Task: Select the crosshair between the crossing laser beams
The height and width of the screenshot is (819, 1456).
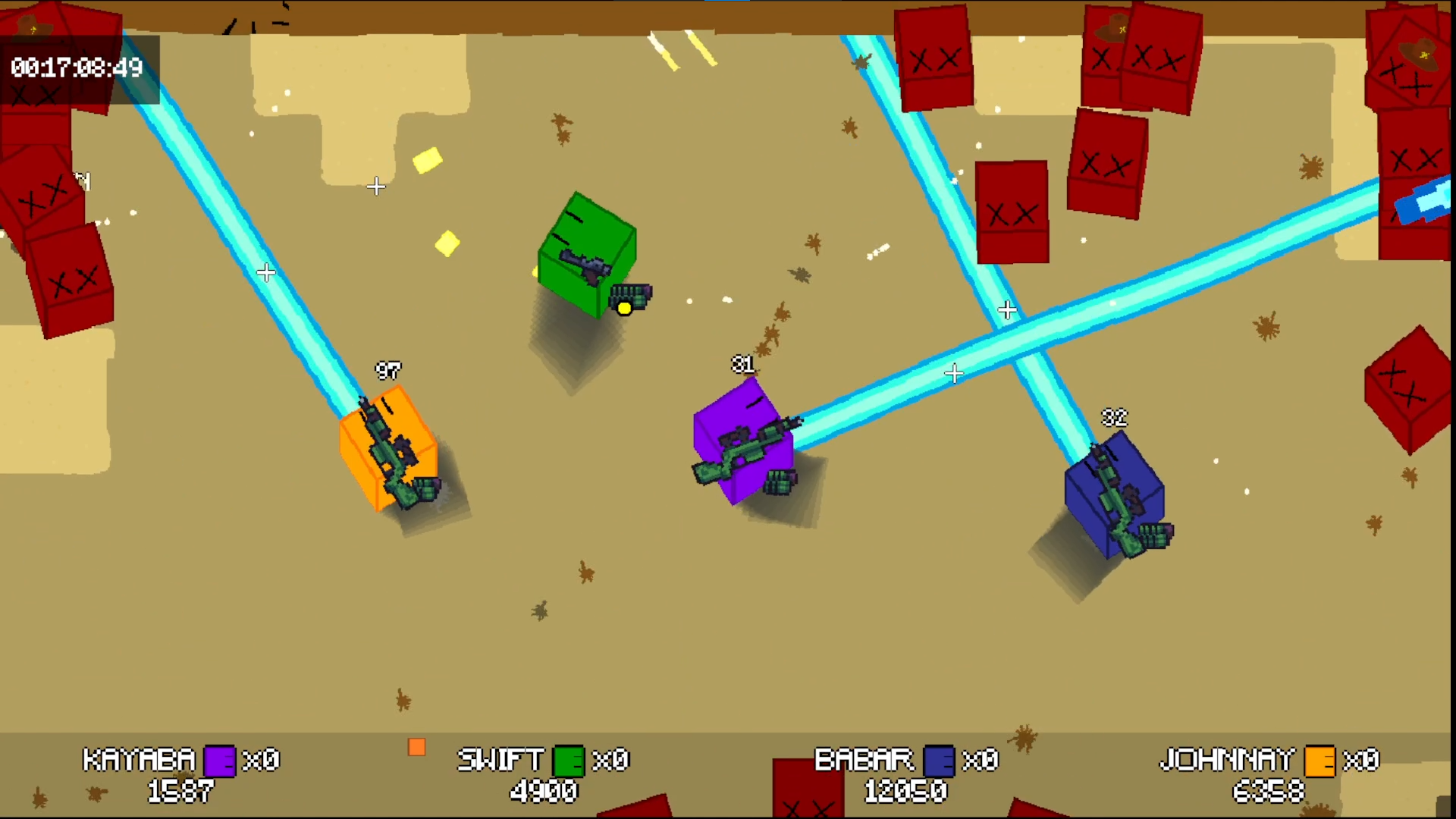Action: coord(1007,310)
